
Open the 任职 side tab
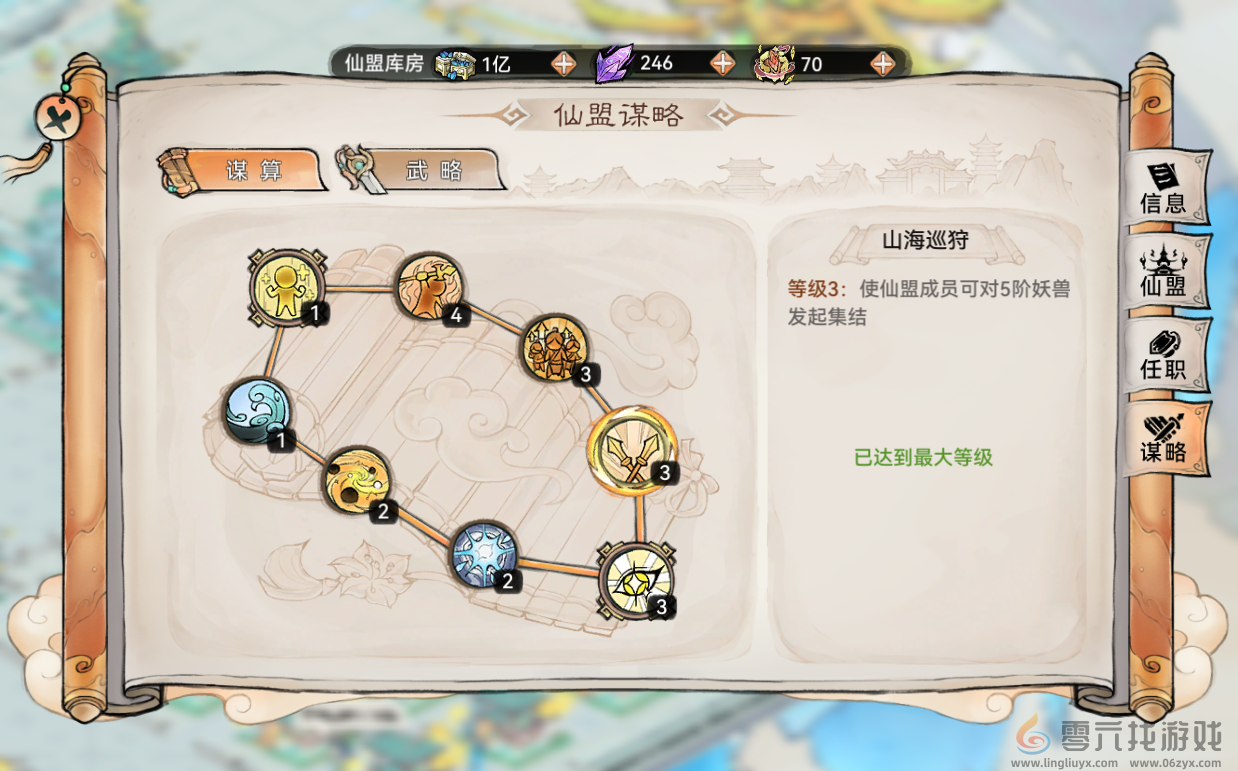[1163, 355]
